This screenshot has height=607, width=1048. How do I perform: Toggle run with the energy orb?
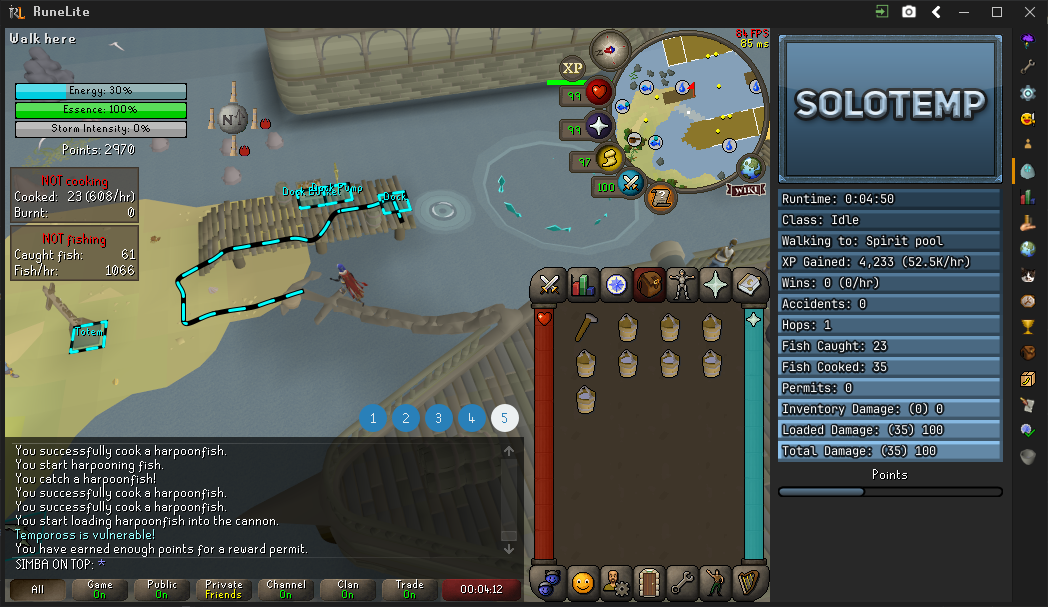tap(609, 158)
